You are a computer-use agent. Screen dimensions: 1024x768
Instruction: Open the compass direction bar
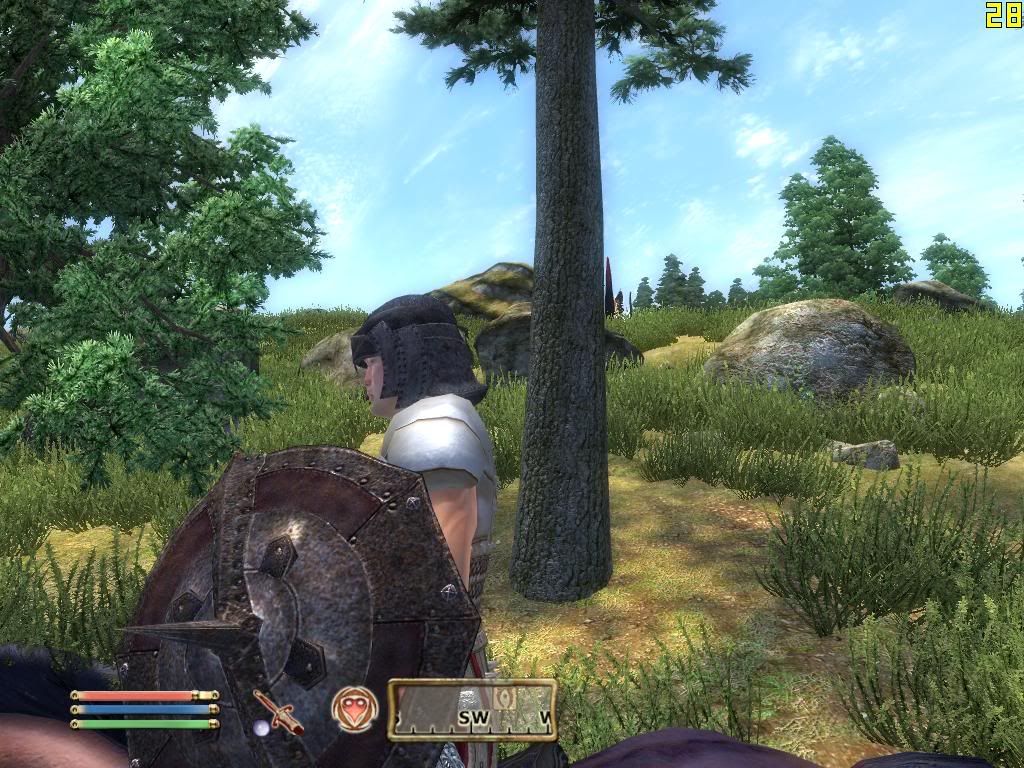472,710
